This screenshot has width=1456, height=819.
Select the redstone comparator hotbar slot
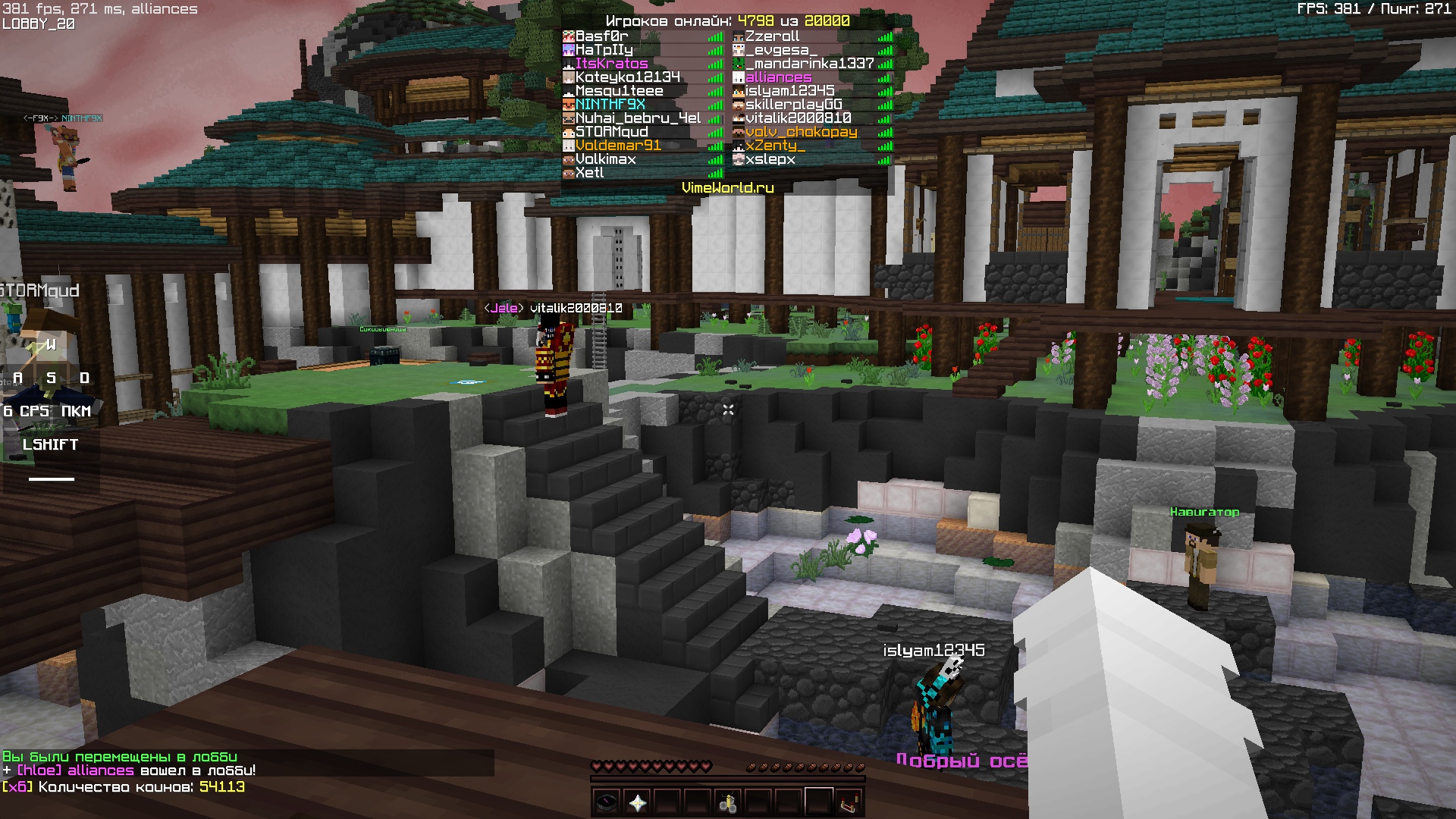(849, 801)
